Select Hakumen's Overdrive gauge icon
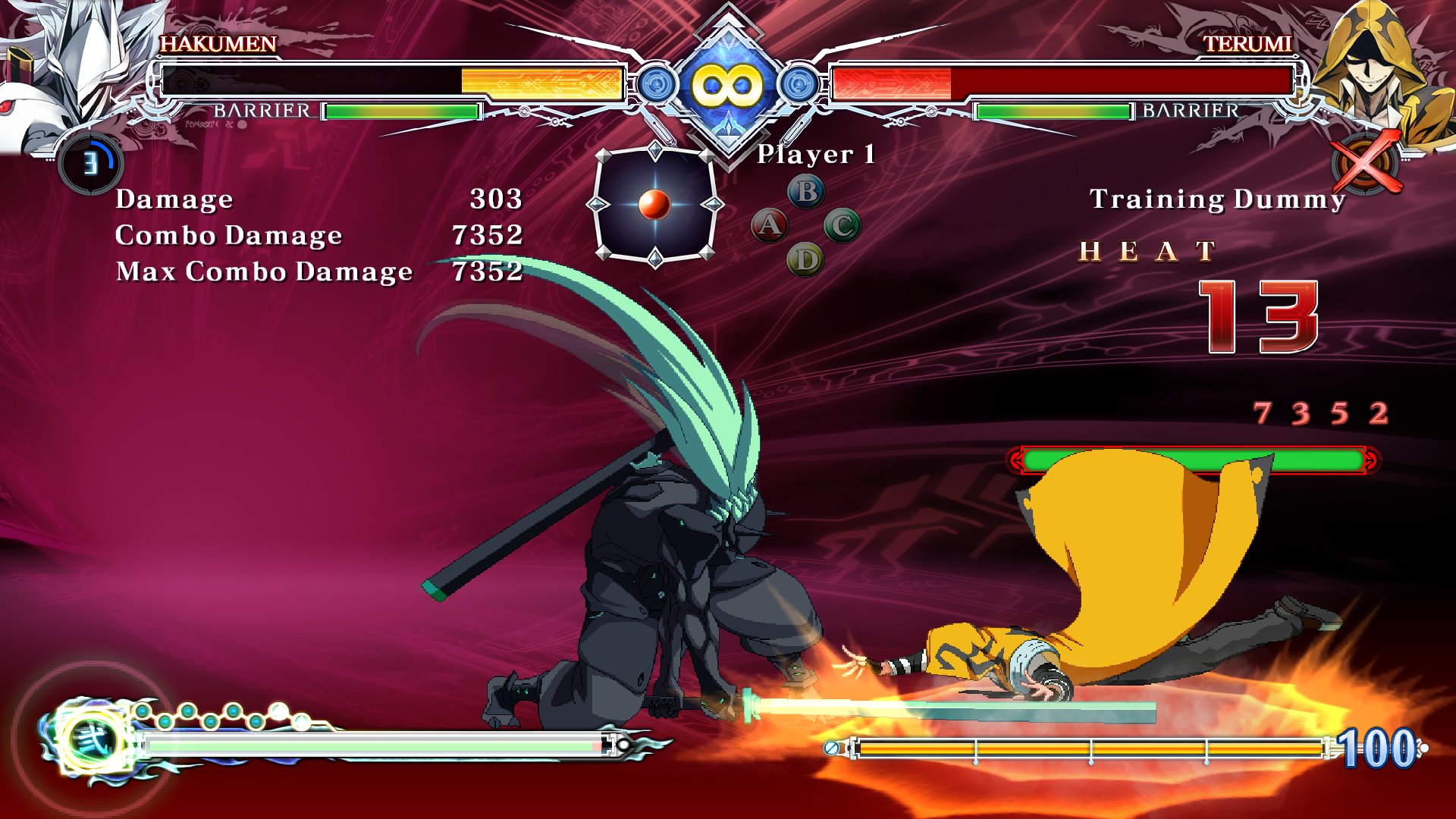The image size is (1456, 819). [91, 163]
